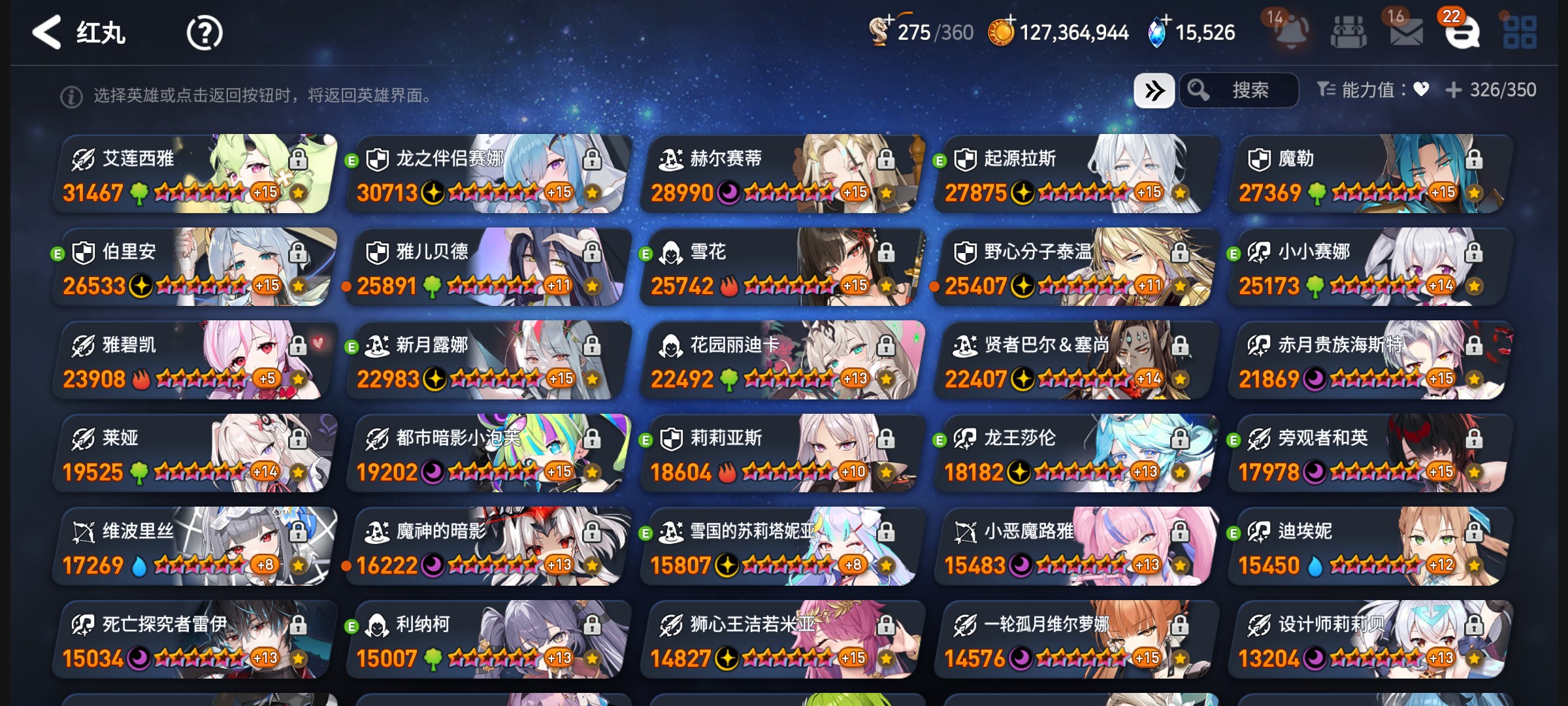1568x706 pixels.
Task: Open the question mark help button
Action: coord(204,33)
